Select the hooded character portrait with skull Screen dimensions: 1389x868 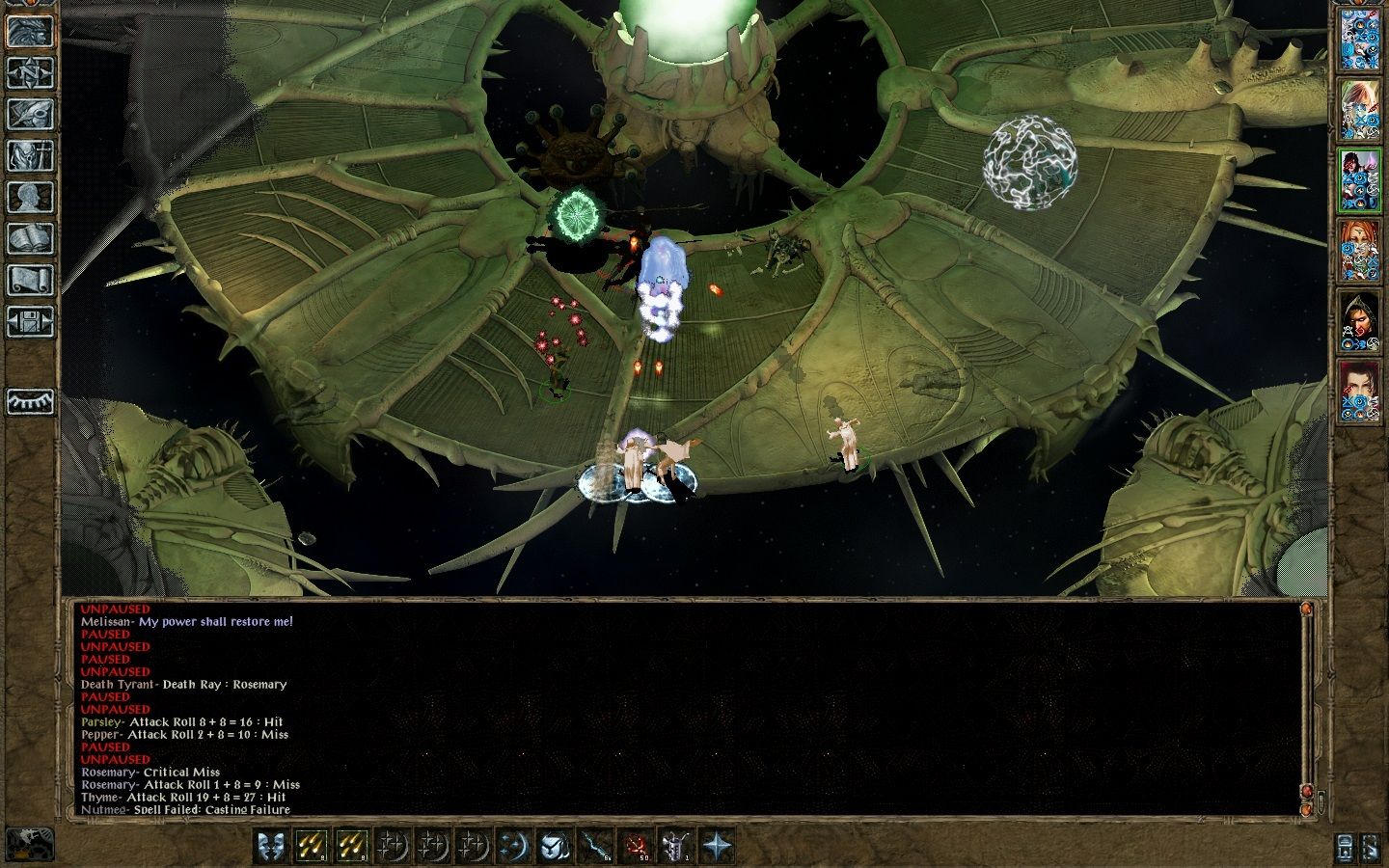[1360, 321]
